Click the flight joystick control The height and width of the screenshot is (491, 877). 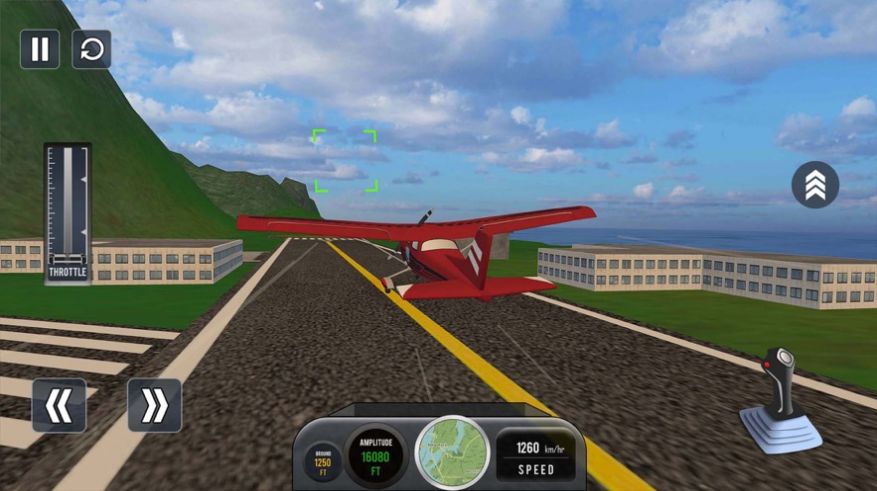click(782, 400)
